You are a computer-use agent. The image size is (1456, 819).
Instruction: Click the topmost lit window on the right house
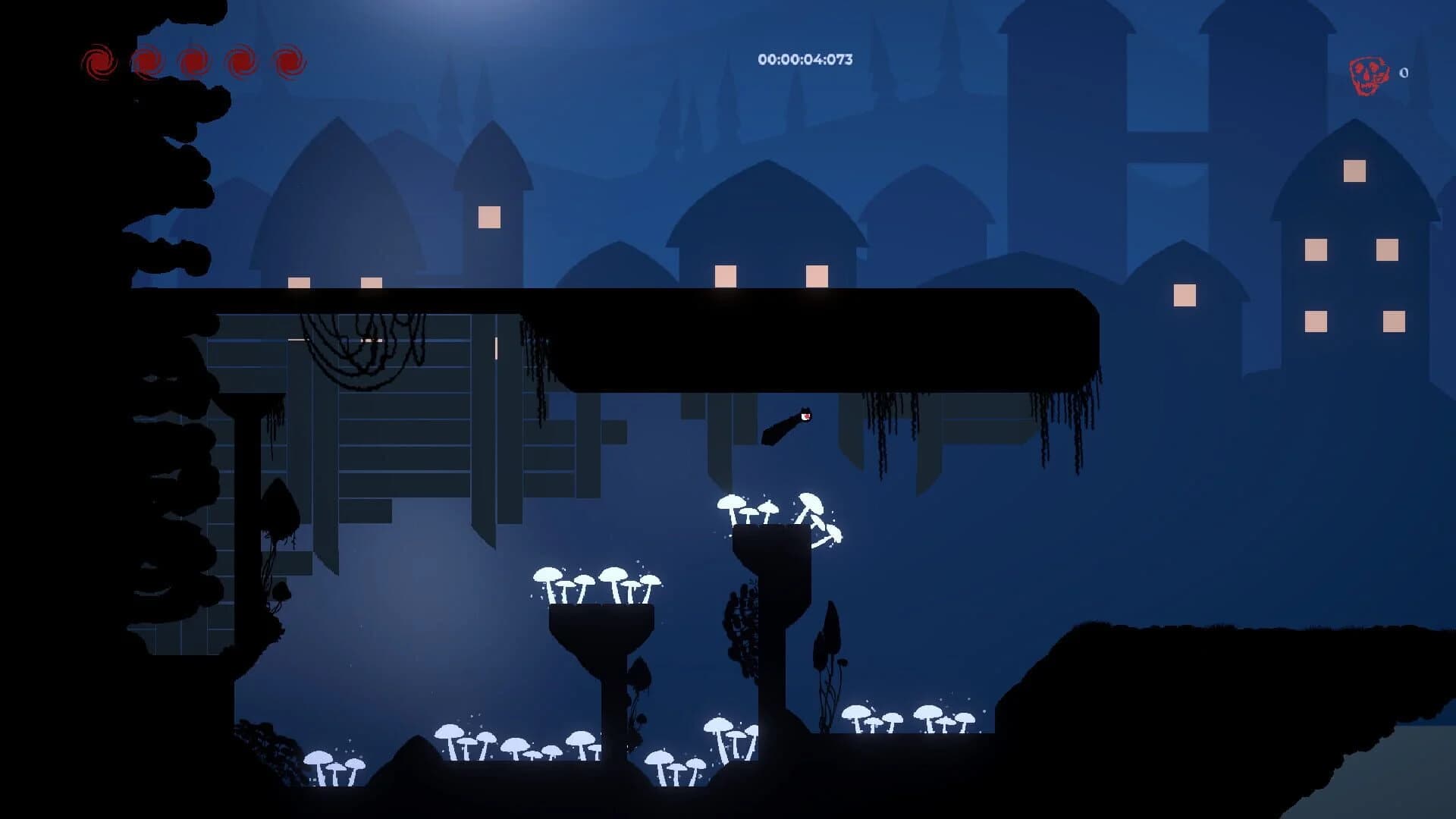[1354, 171]
